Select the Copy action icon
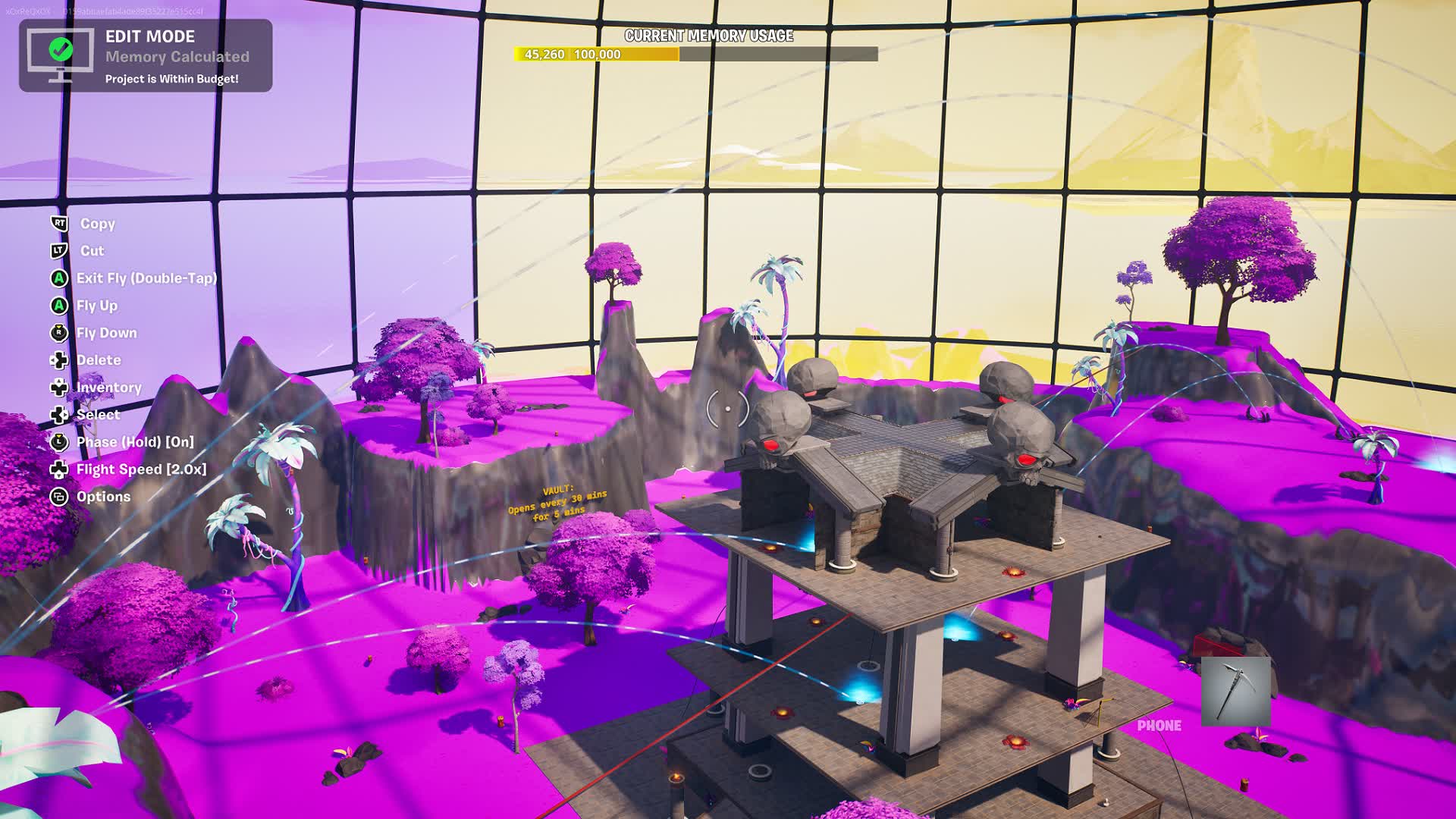 click(59, 224)
